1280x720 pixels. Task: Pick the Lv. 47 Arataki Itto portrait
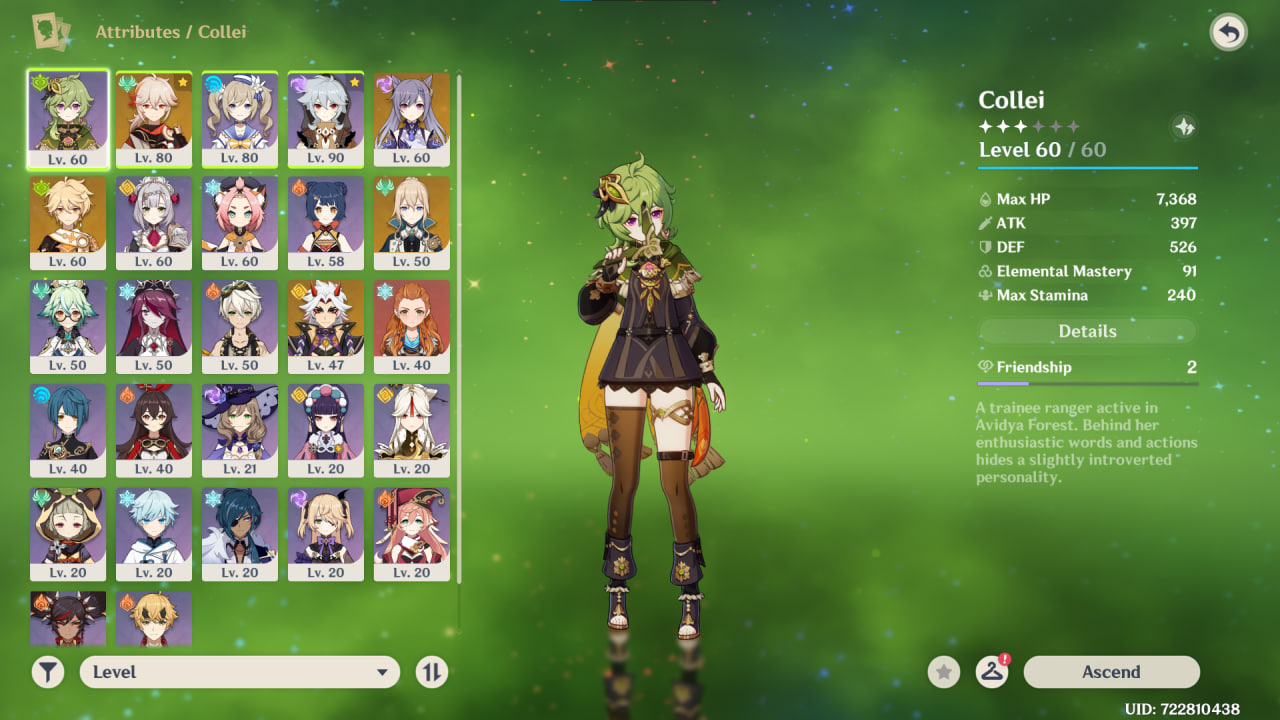(x=326, y=326)
